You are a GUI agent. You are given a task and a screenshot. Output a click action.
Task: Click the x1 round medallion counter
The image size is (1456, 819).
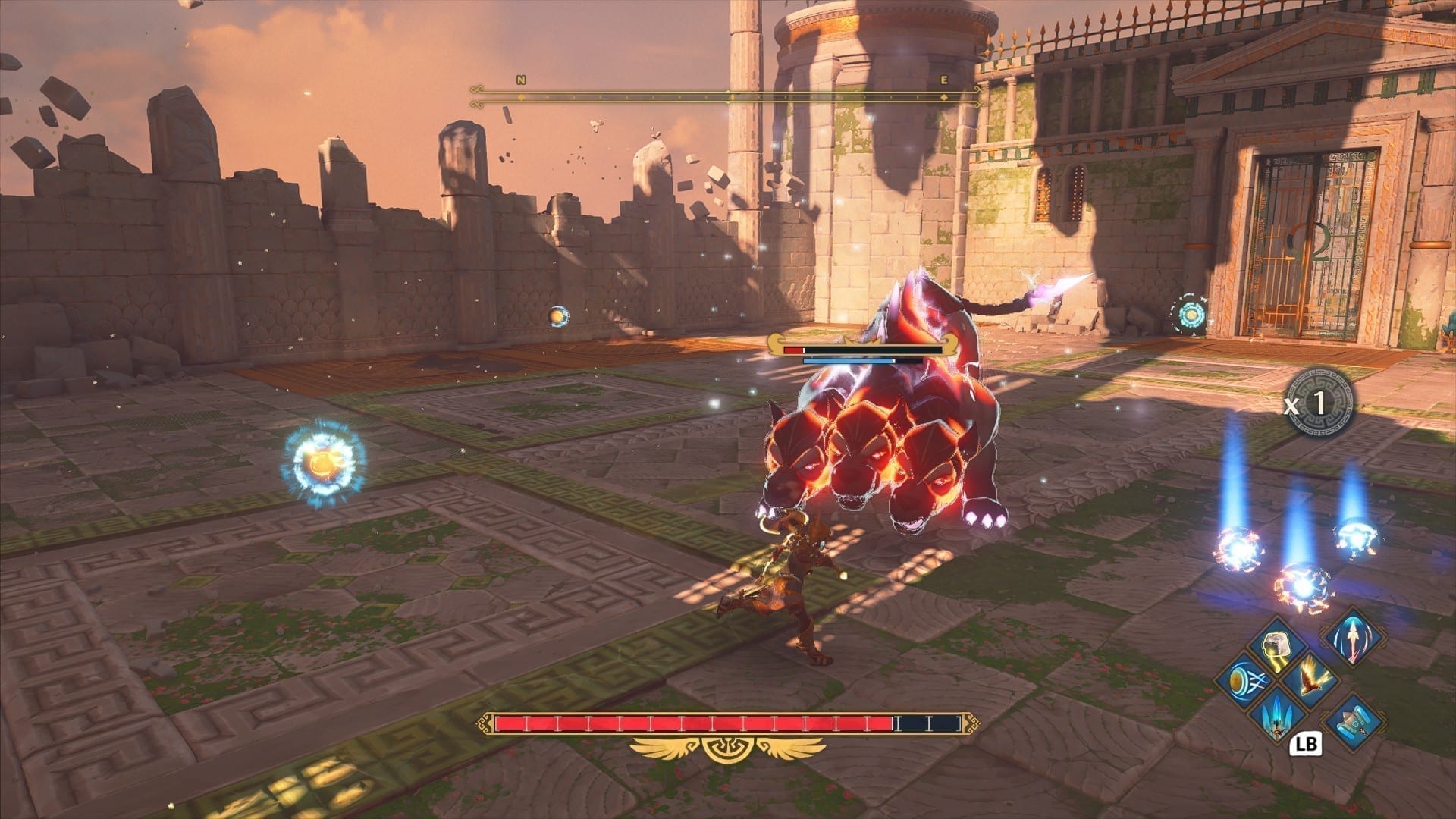[1319, 403]
